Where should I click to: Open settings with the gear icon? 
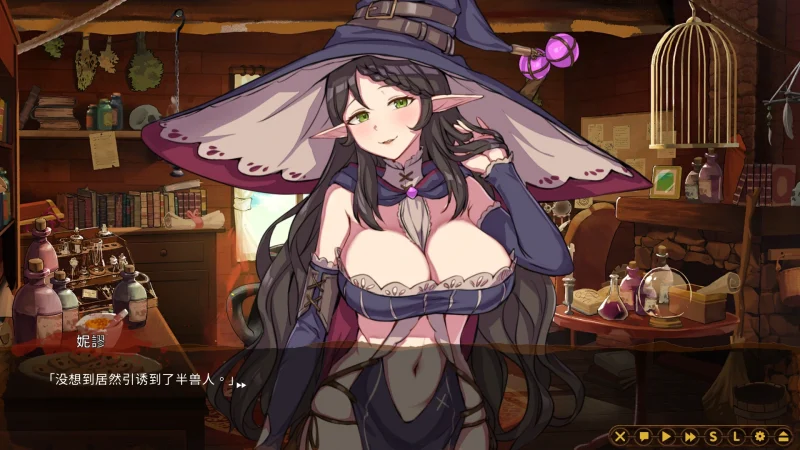click(x=759, y=436)
